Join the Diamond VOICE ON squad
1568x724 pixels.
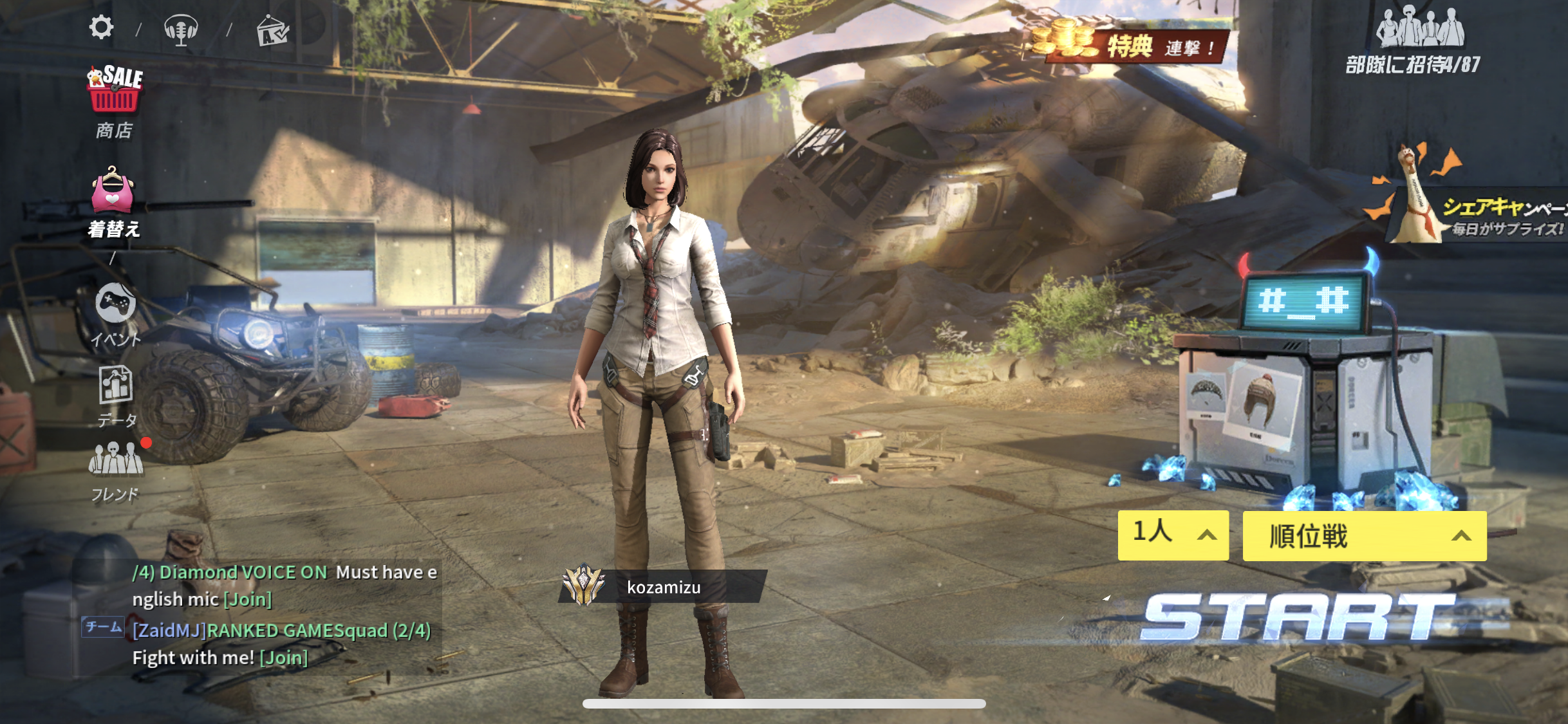point(248,600)
